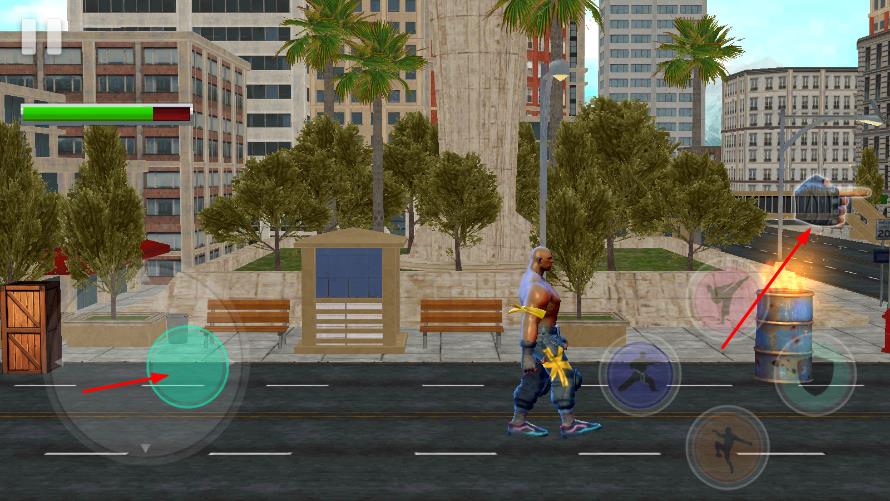Activate the green shield block button

click(x=814, y=374)
